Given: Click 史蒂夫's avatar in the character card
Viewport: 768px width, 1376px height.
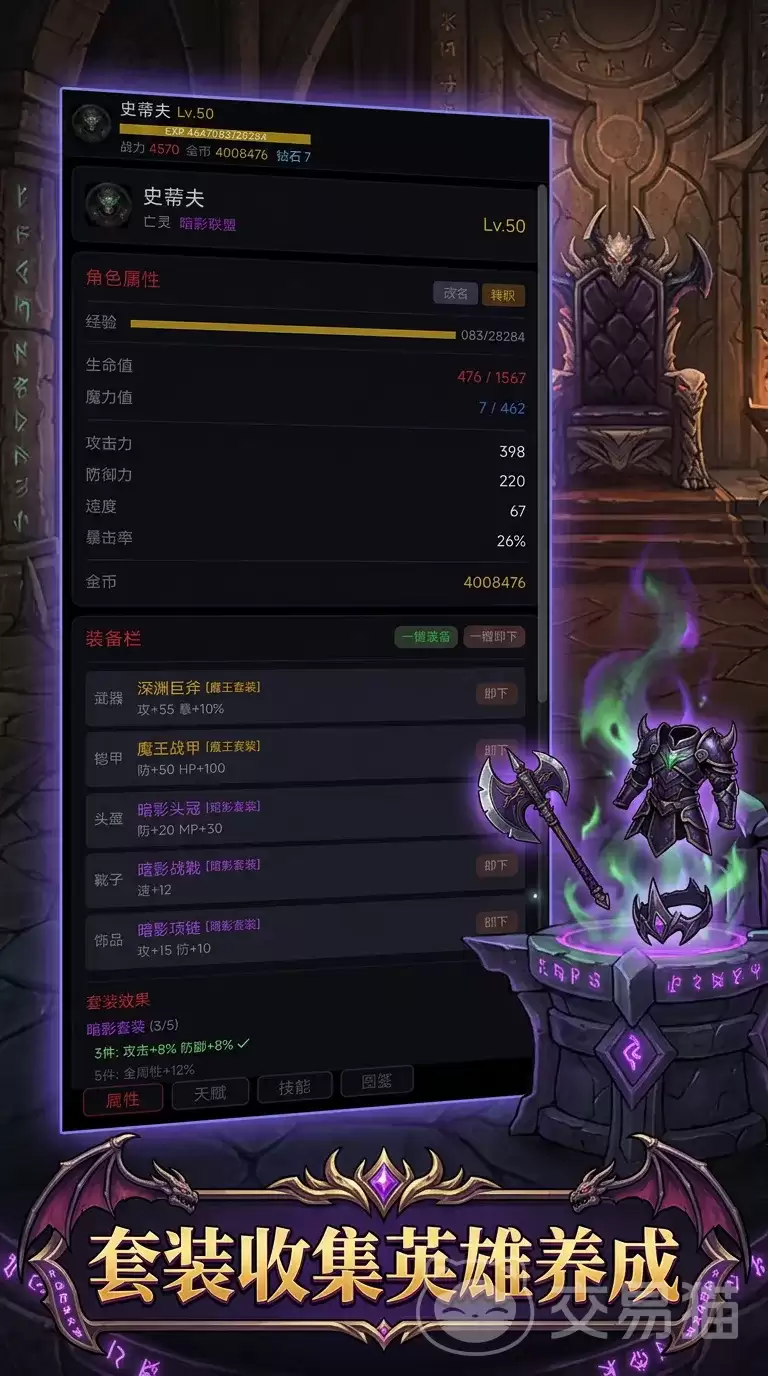Looking at the screenshot, I should point(108,206).
